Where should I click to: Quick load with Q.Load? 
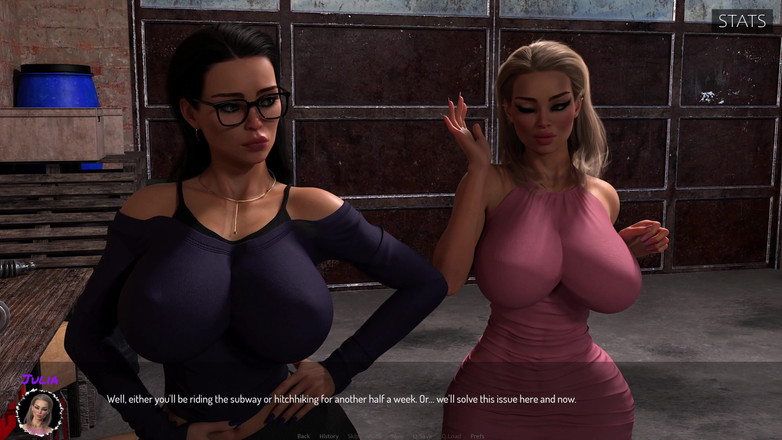451,436
